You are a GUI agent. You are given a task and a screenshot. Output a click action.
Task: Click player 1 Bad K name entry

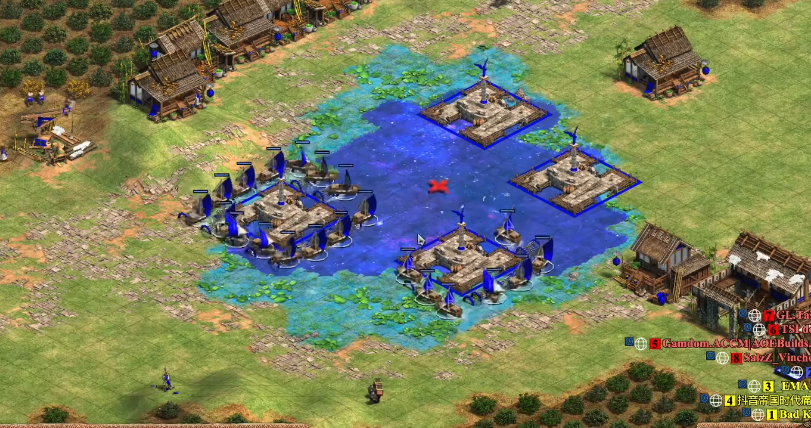coord(795,414)
